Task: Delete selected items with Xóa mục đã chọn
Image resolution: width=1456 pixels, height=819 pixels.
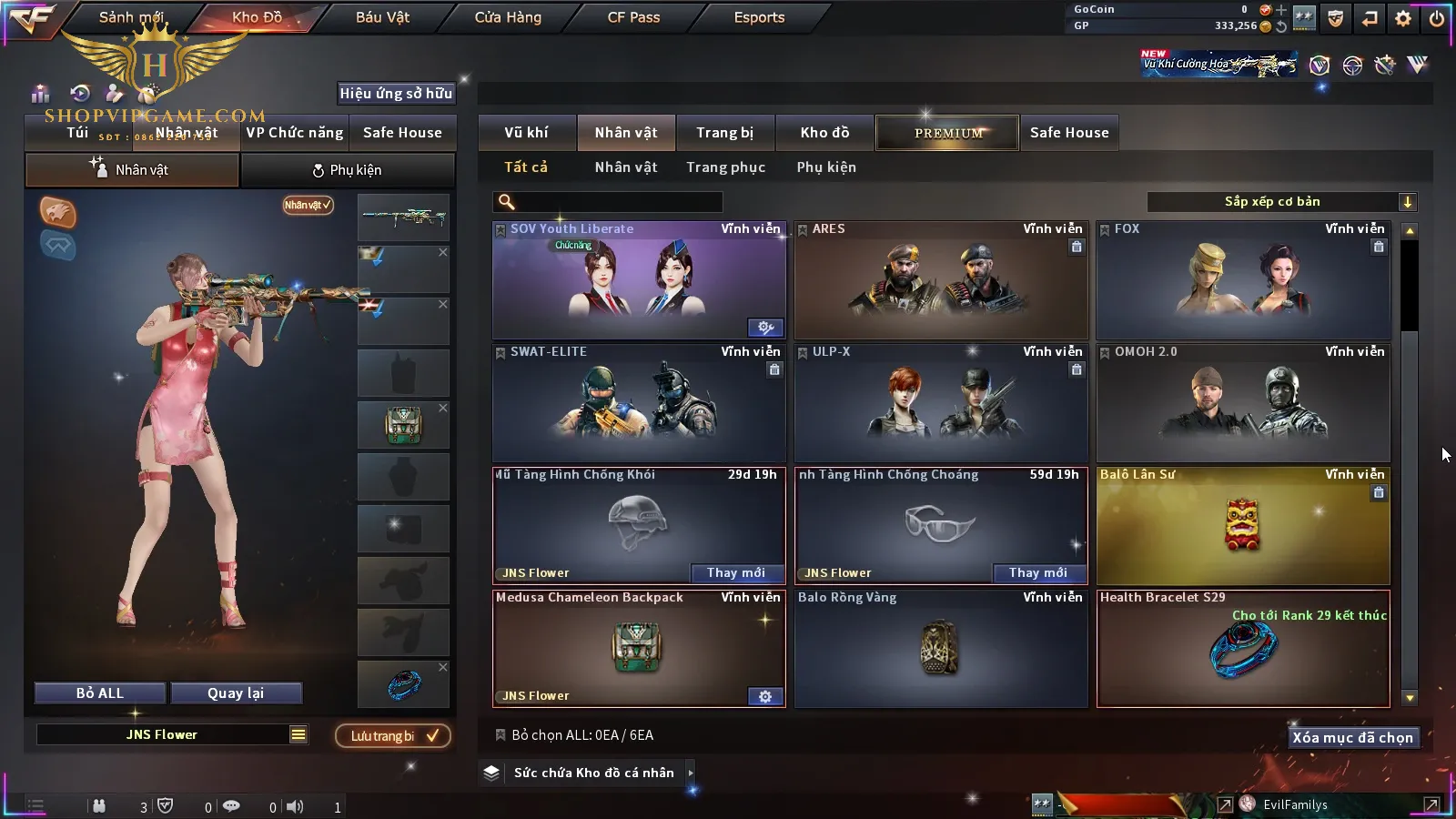Action: pos(1352,738)
